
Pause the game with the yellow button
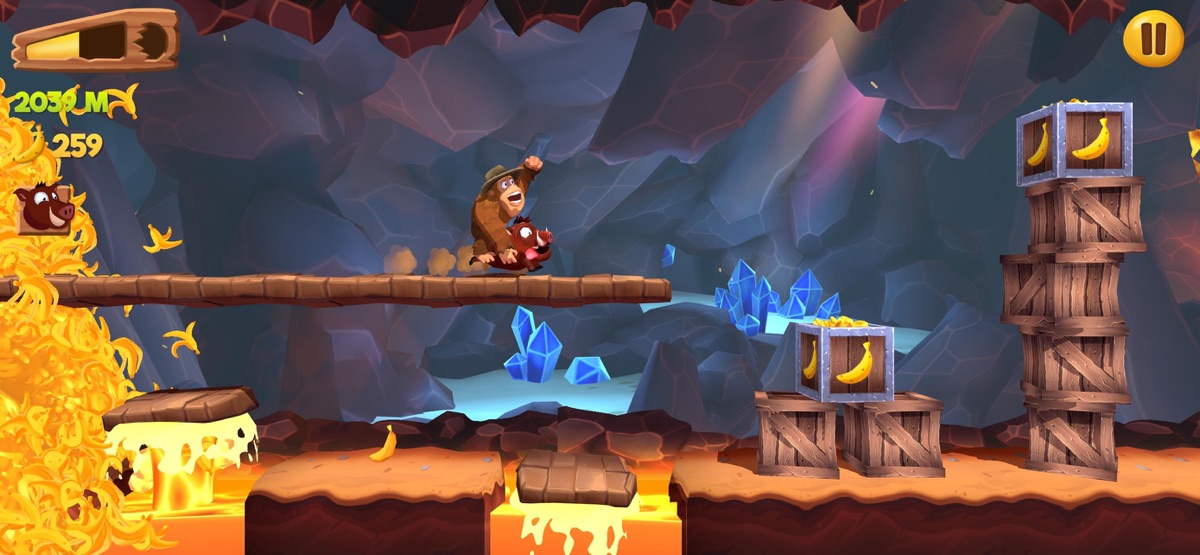click(x=1153, y=39)
